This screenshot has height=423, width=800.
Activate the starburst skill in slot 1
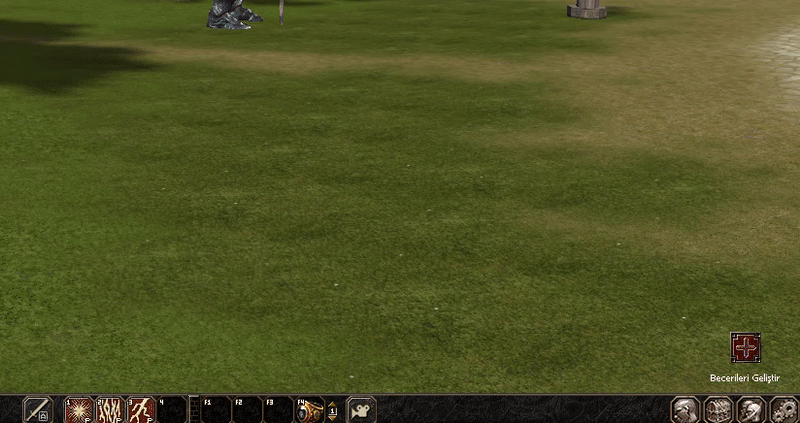79,410
